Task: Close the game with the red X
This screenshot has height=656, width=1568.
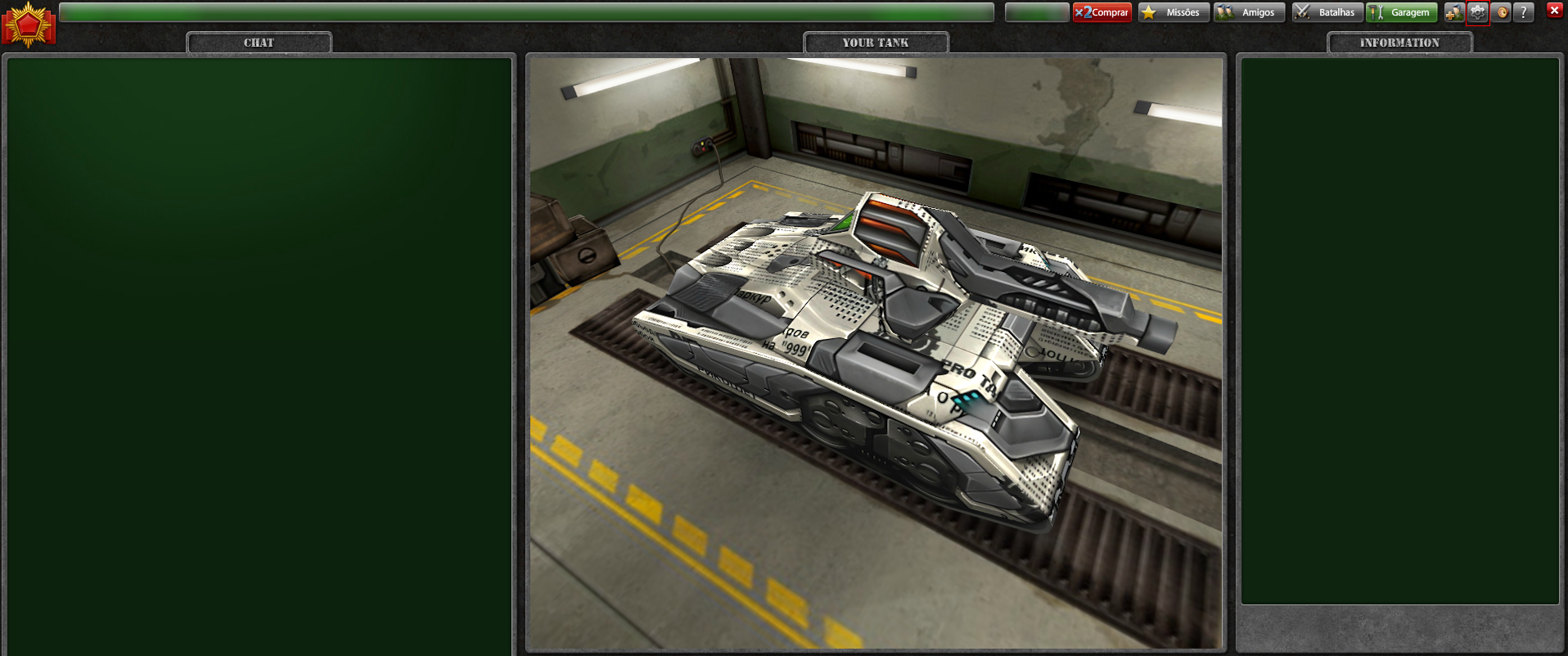Action: pos(1554,10)
